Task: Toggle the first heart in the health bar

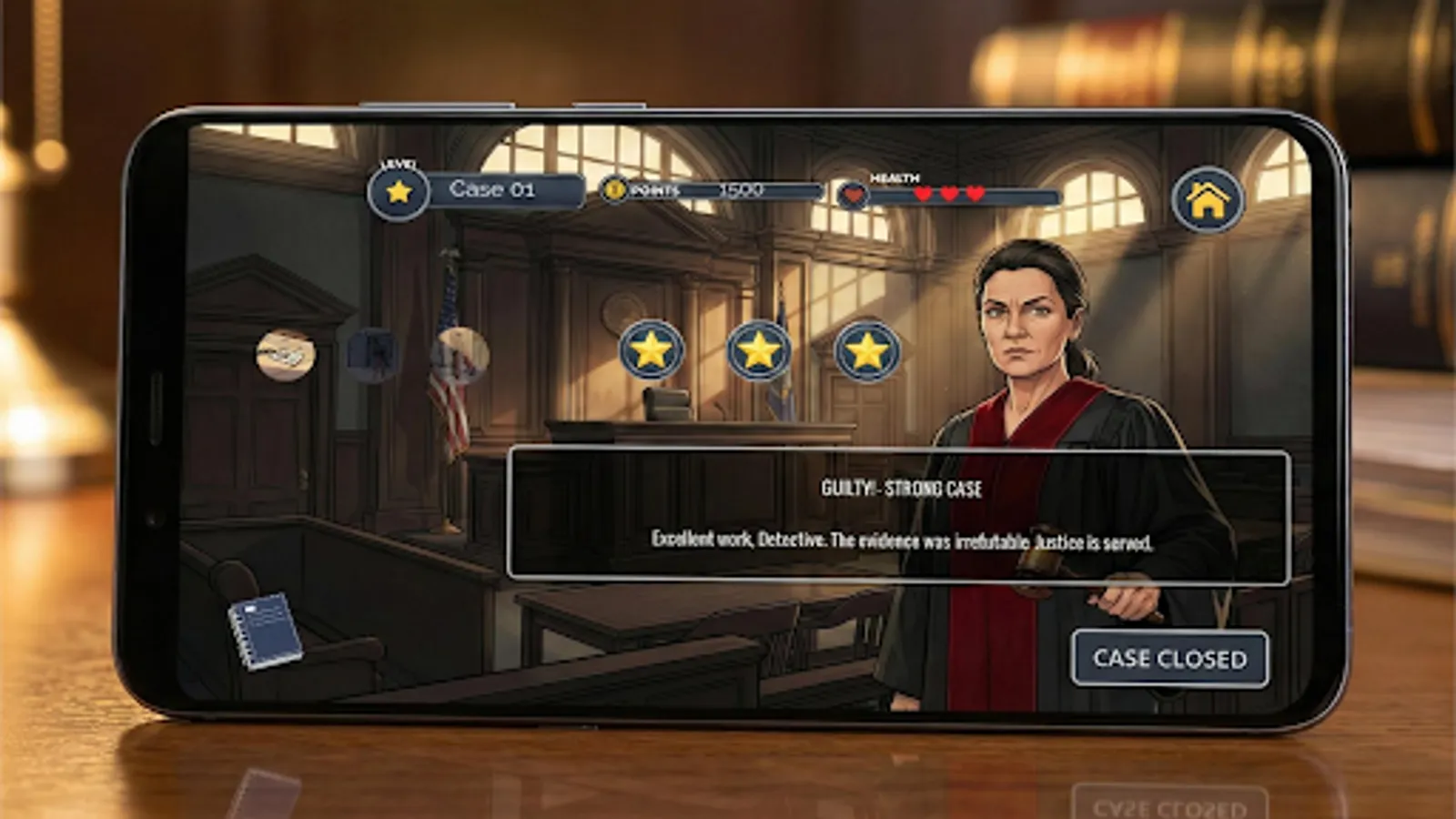Action: [921, 192]
